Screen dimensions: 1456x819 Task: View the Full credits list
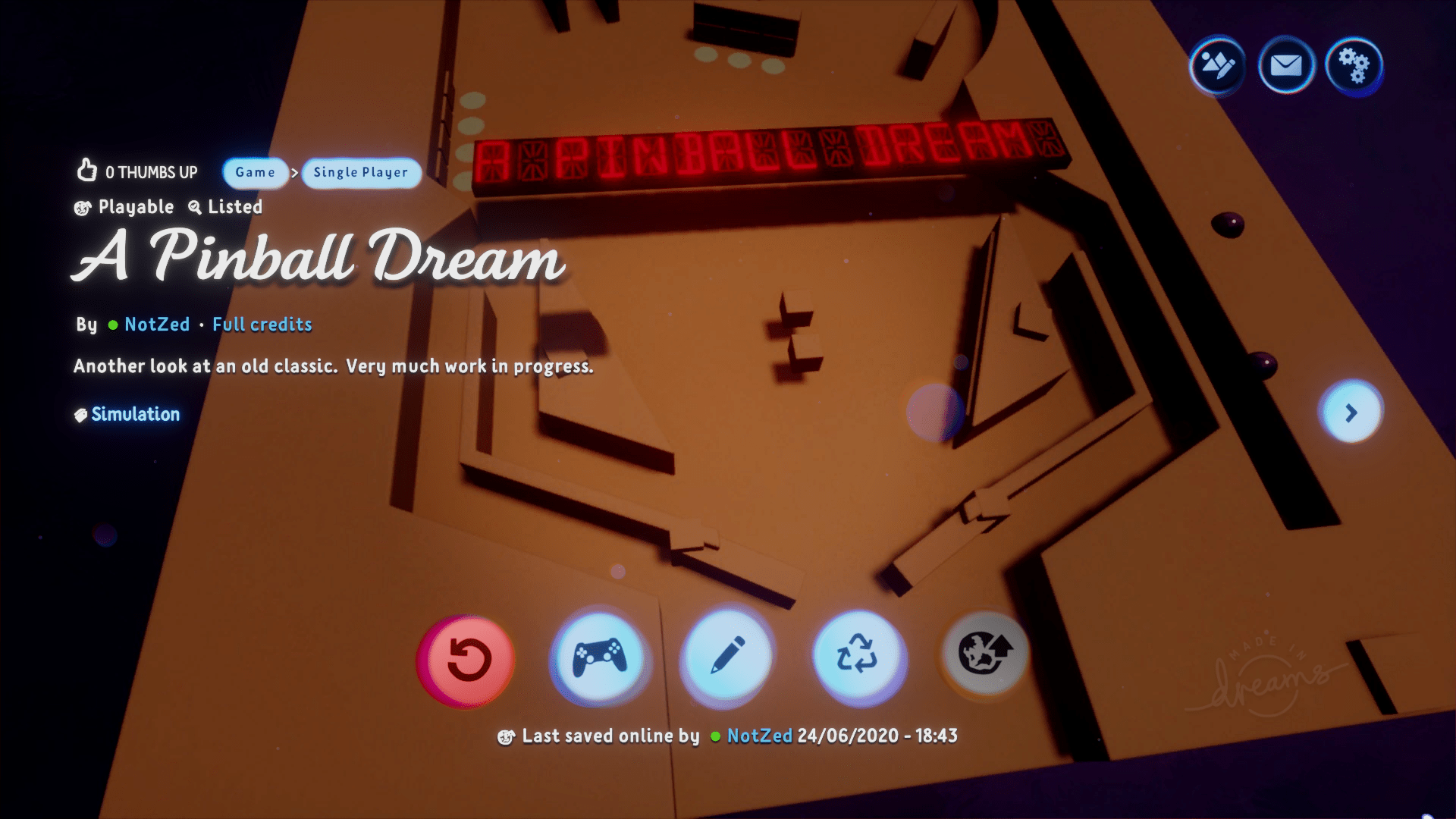pyautogui.click(x=262, y=325)
